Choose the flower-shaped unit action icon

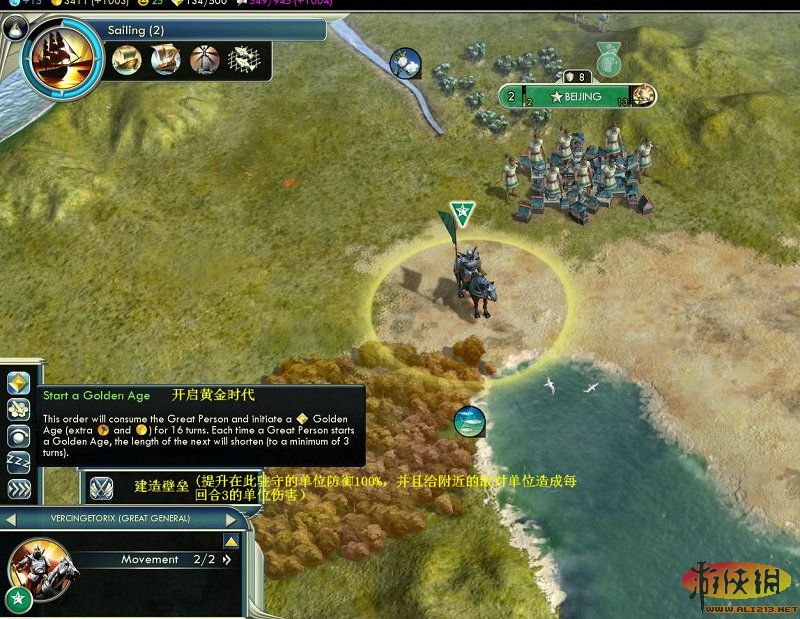[x=18, y=409]
